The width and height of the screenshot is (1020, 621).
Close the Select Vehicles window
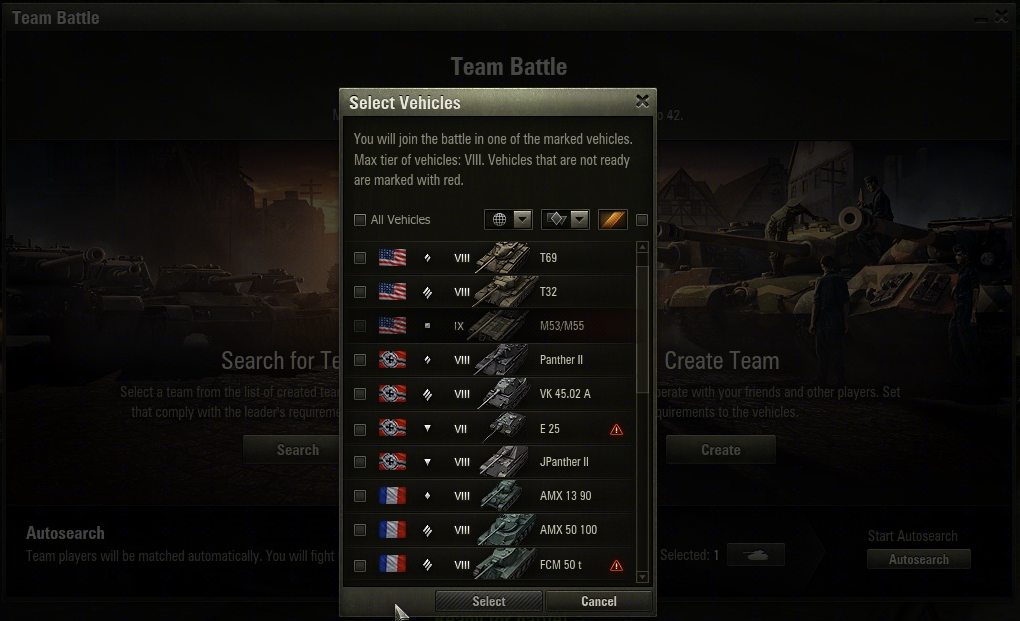[642, 101]
